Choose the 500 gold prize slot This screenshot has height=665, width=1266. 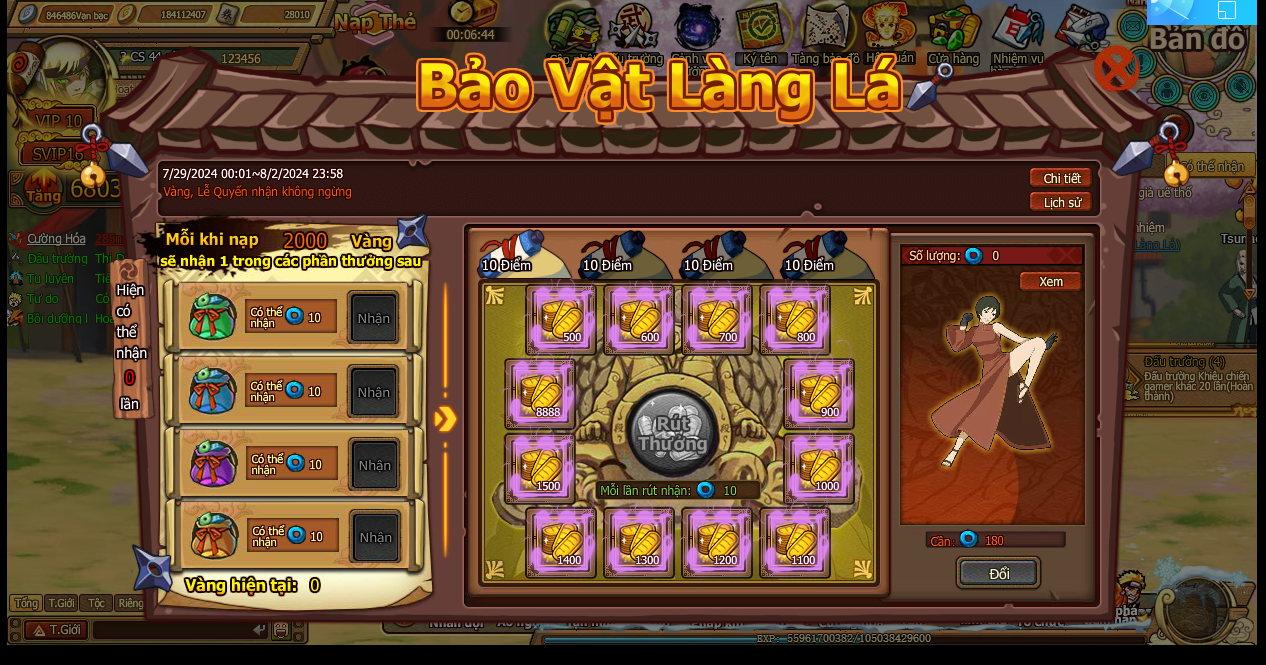point(561,320)
